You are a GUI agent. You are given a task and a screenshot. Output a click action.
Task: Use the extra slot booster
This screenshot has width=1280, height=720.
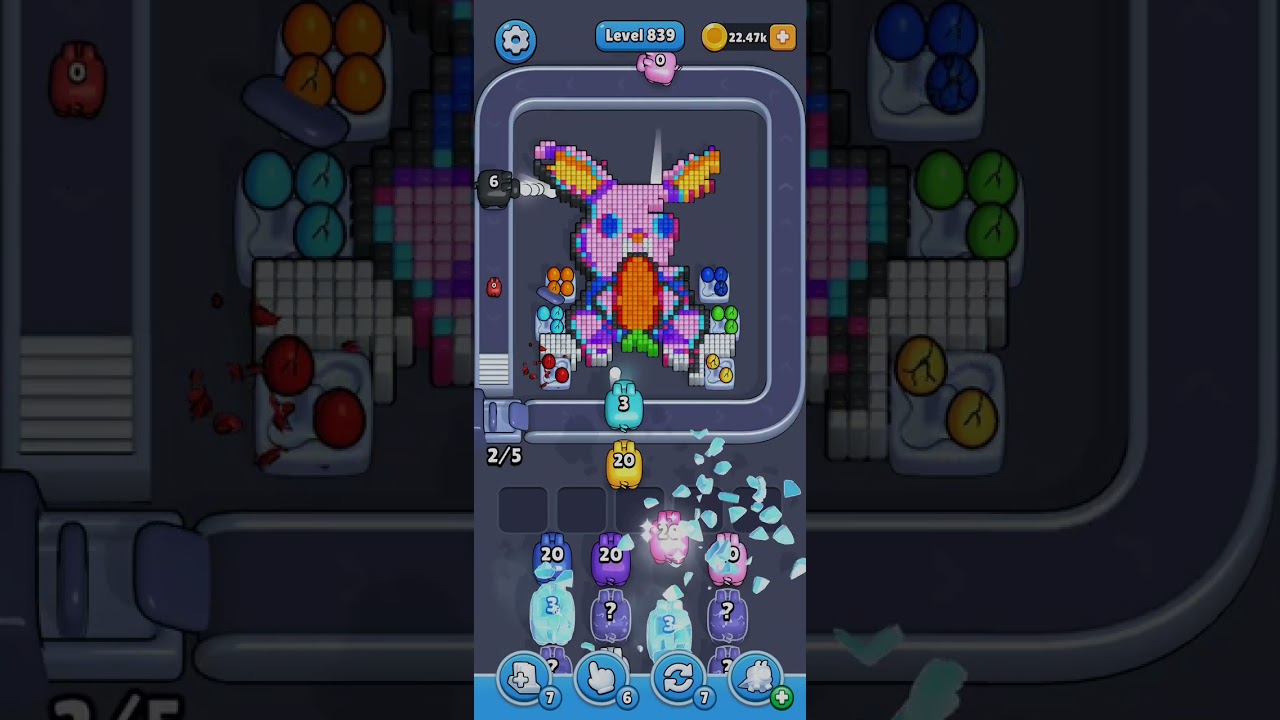pos(524,679)
